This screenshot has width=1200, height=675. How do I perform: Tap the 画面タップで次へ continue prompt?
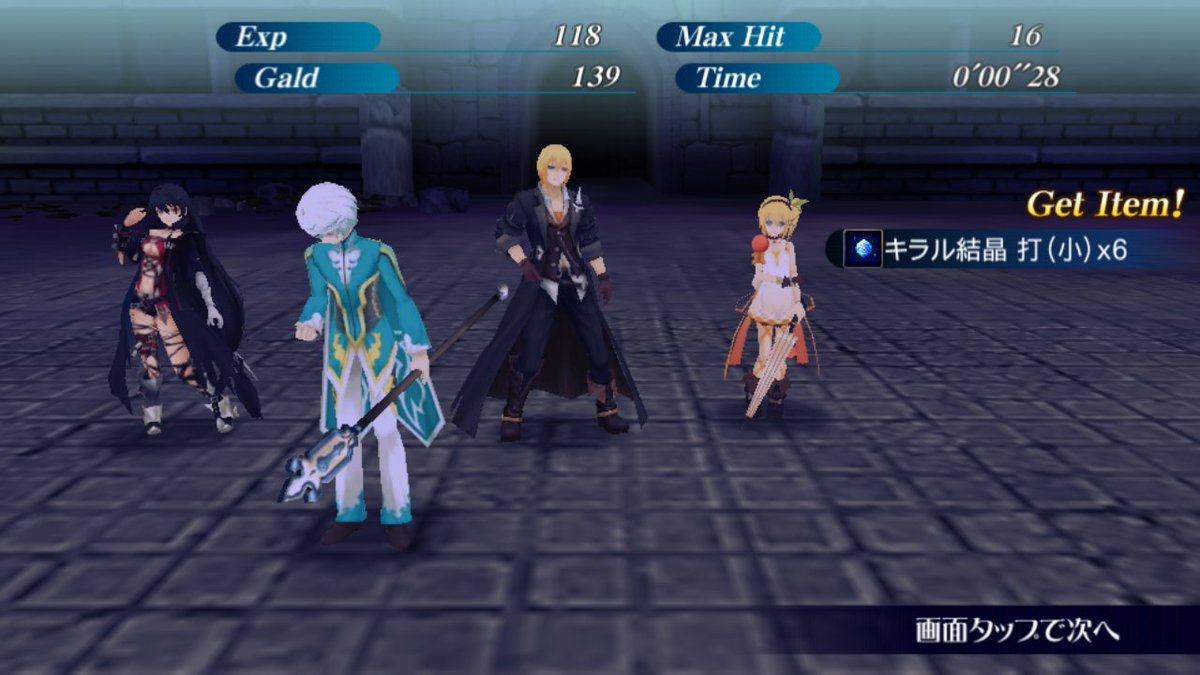click(1016, 631)
